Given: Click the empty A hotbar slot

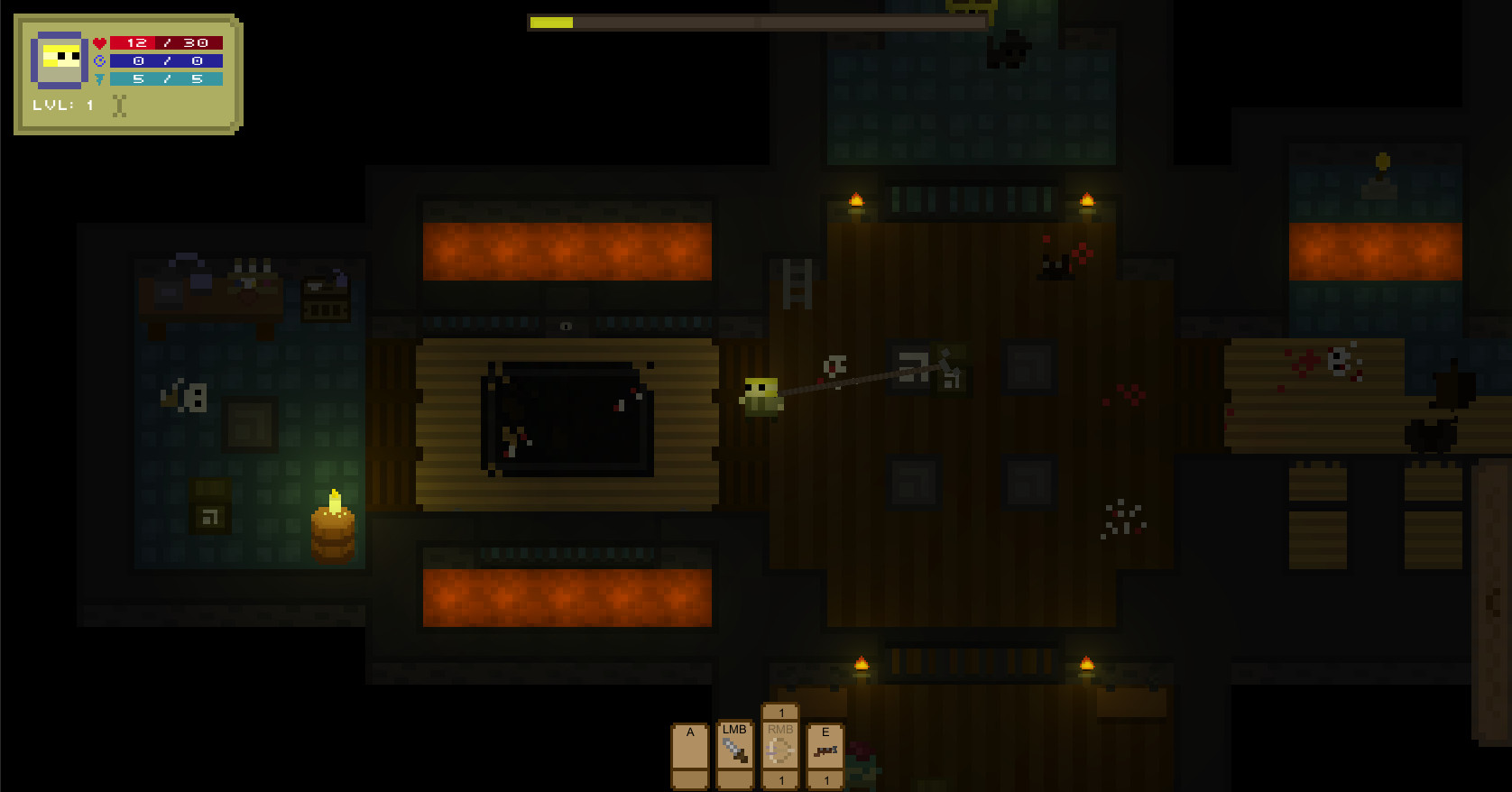Looking at the screenshot, I should tap(689, 753).
